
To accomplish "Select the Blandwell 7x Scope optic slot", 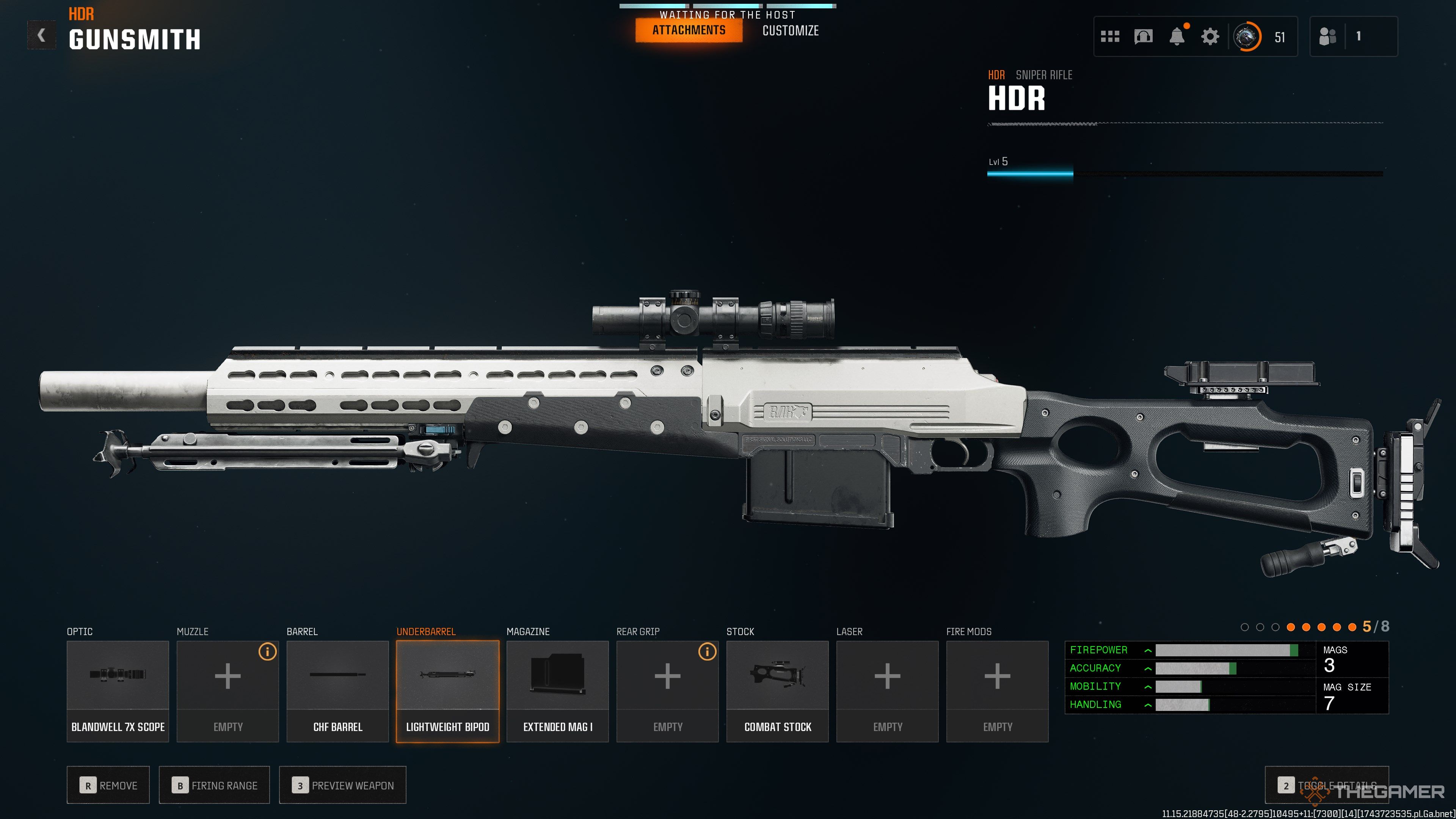I will coord(118,691).
